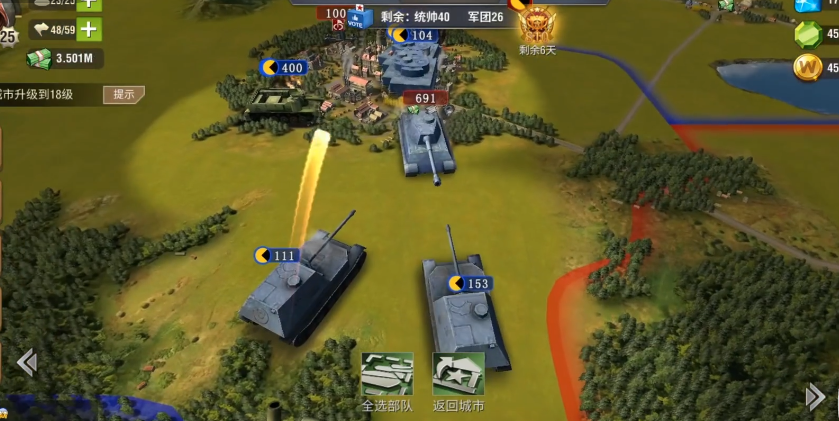Open the green gem currency
This screenshot has height=421, width=839.
(807, 34)
